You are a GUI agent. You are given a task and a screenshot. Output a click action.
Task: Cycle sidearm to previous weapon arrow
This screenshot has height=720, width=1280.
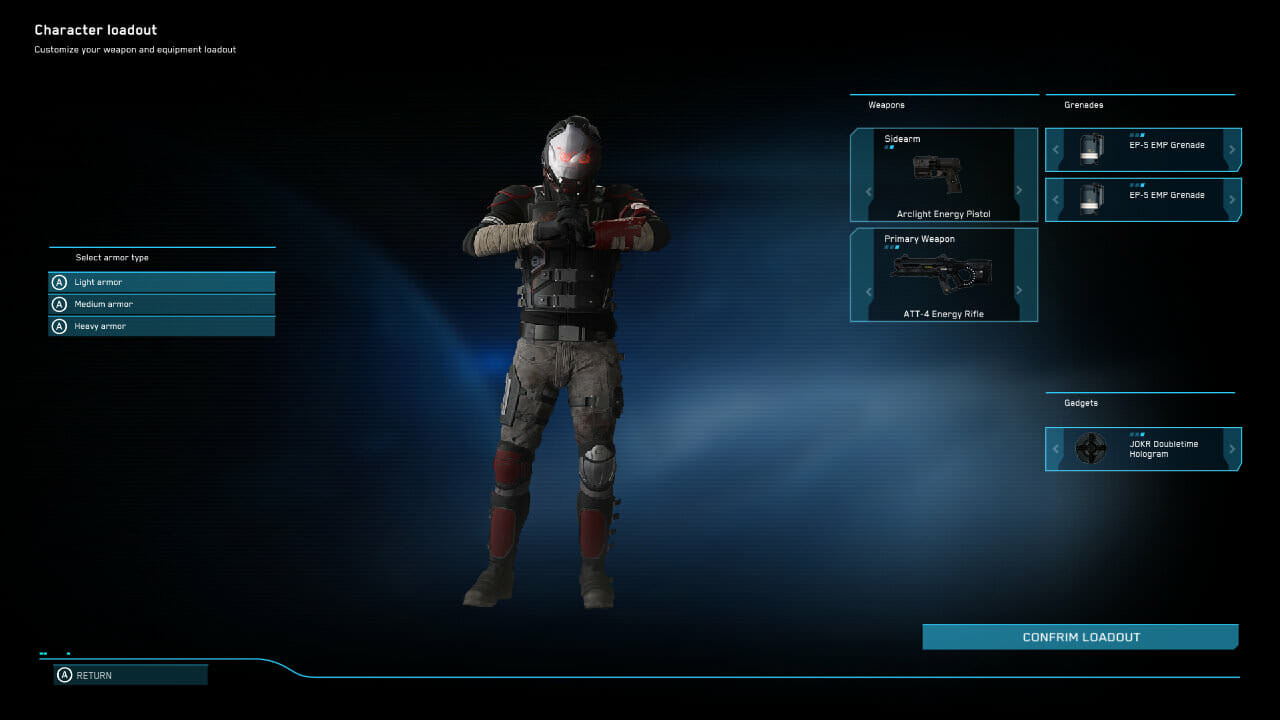coord(868,191)
